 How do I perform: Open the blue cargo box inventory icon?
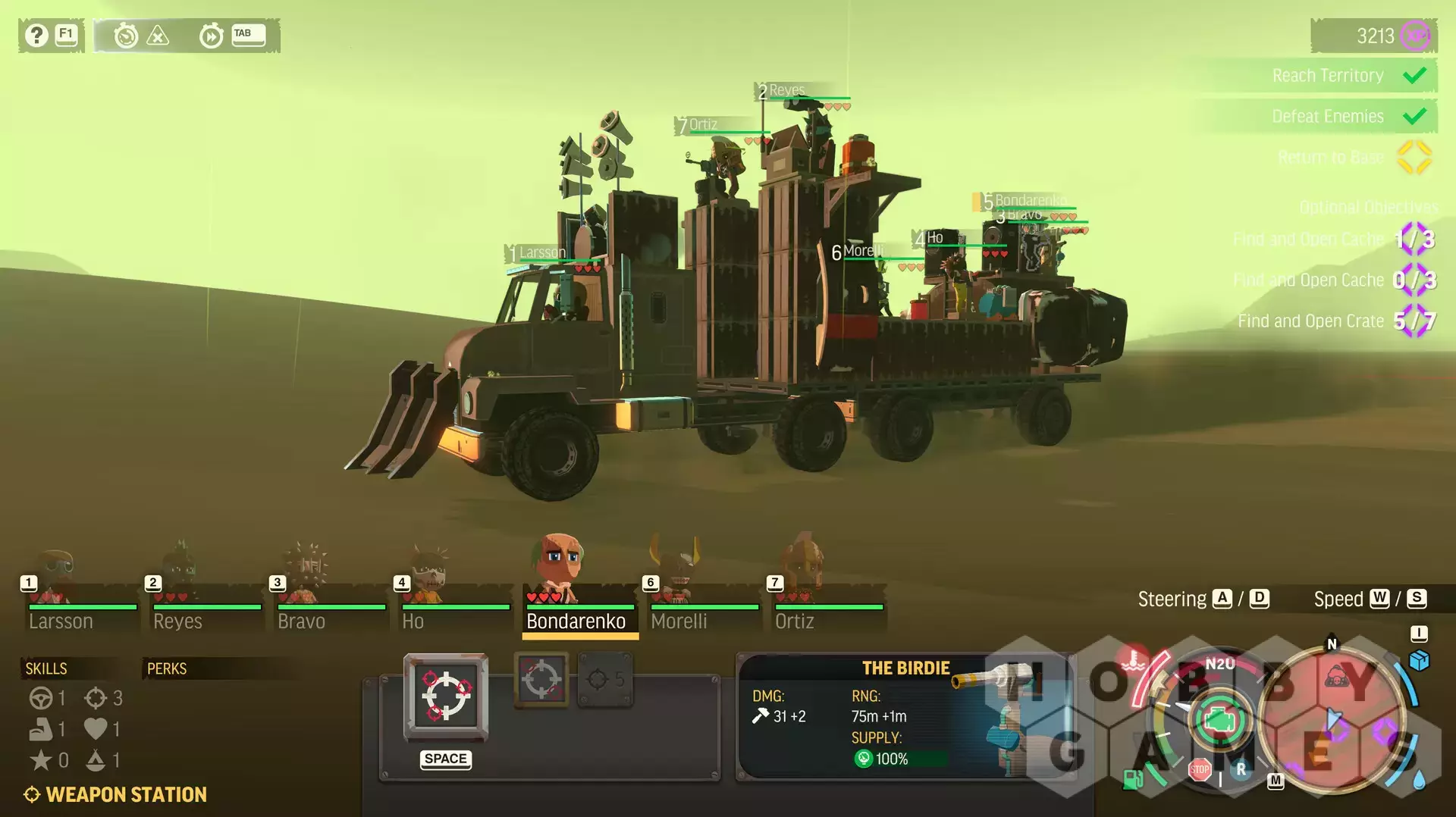(1419, 661)
